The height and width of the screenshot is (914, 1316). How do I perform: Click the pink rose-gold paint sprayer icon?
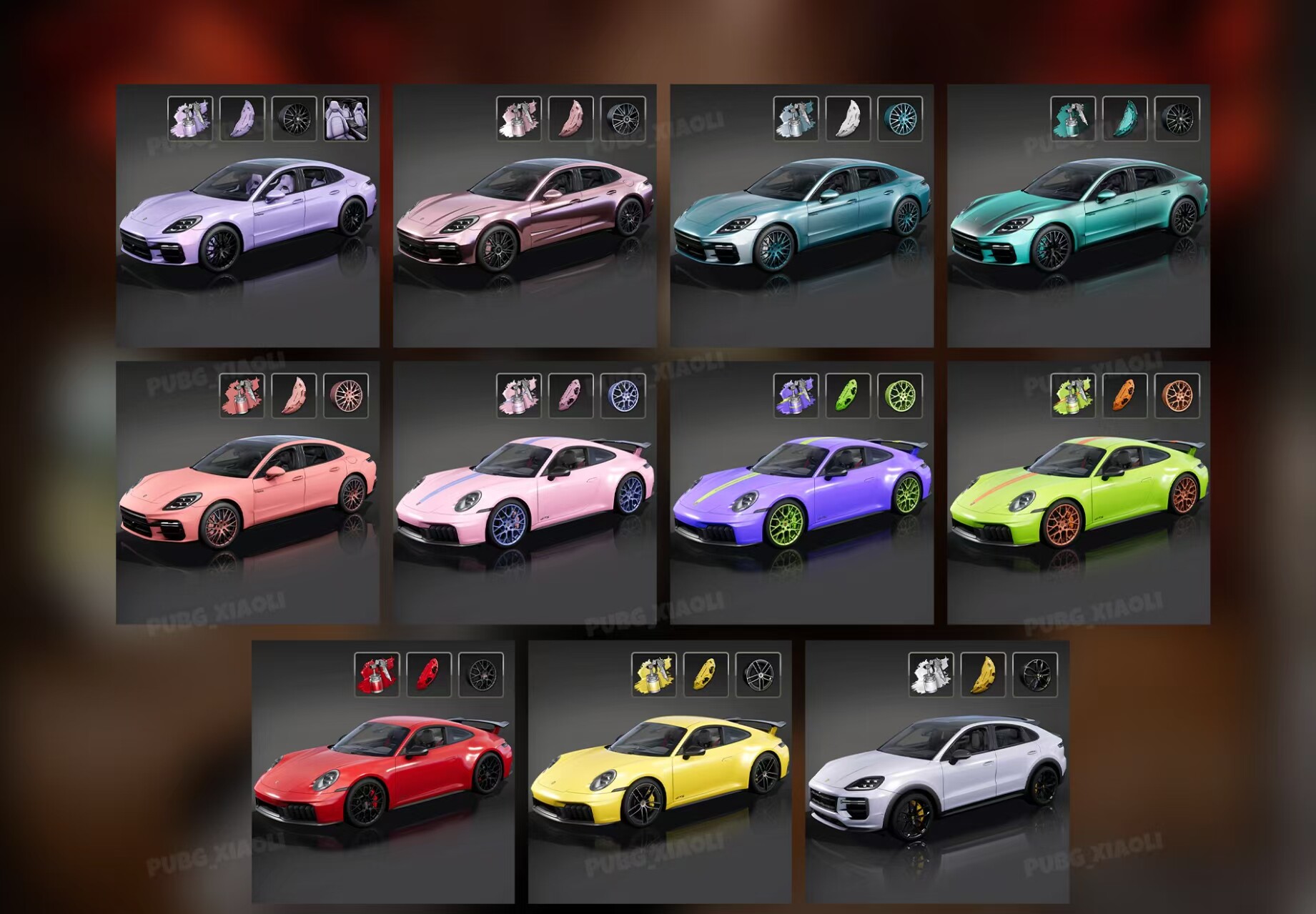(x=520, y=120)
